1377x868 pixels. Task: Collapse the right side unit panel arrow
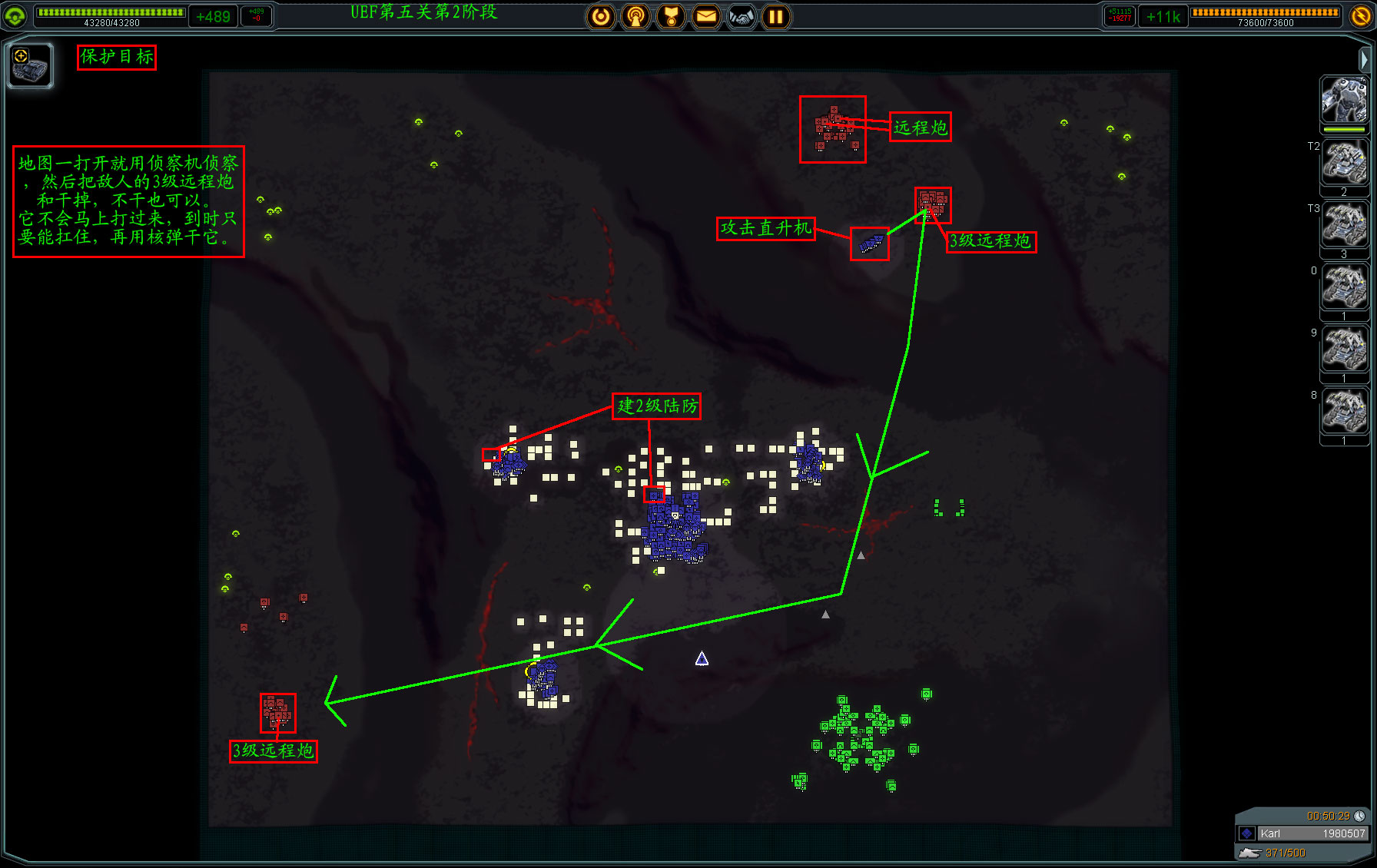click(x=1364, y=59)
